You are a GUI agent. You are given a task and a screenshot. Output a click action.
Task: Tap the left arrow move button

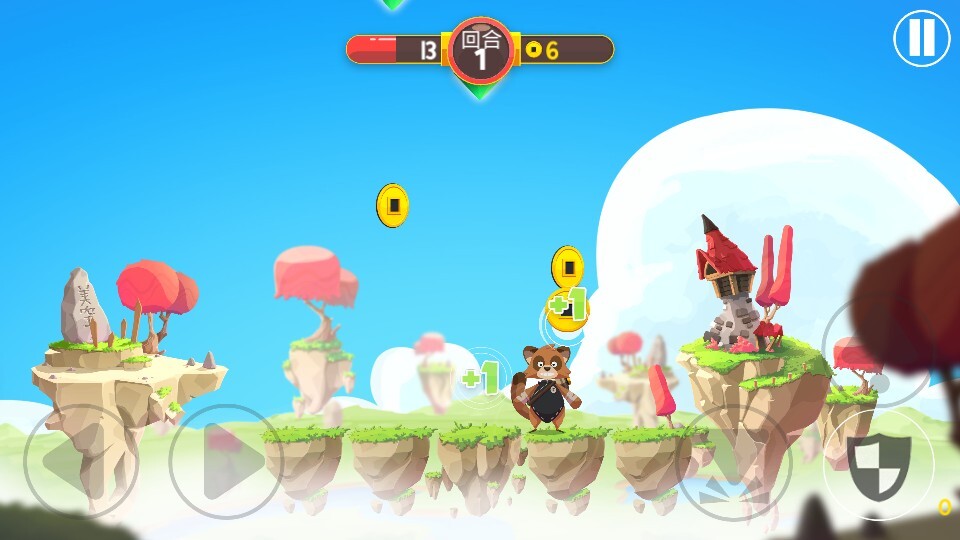pyautogui.click(x=80, y=462)
